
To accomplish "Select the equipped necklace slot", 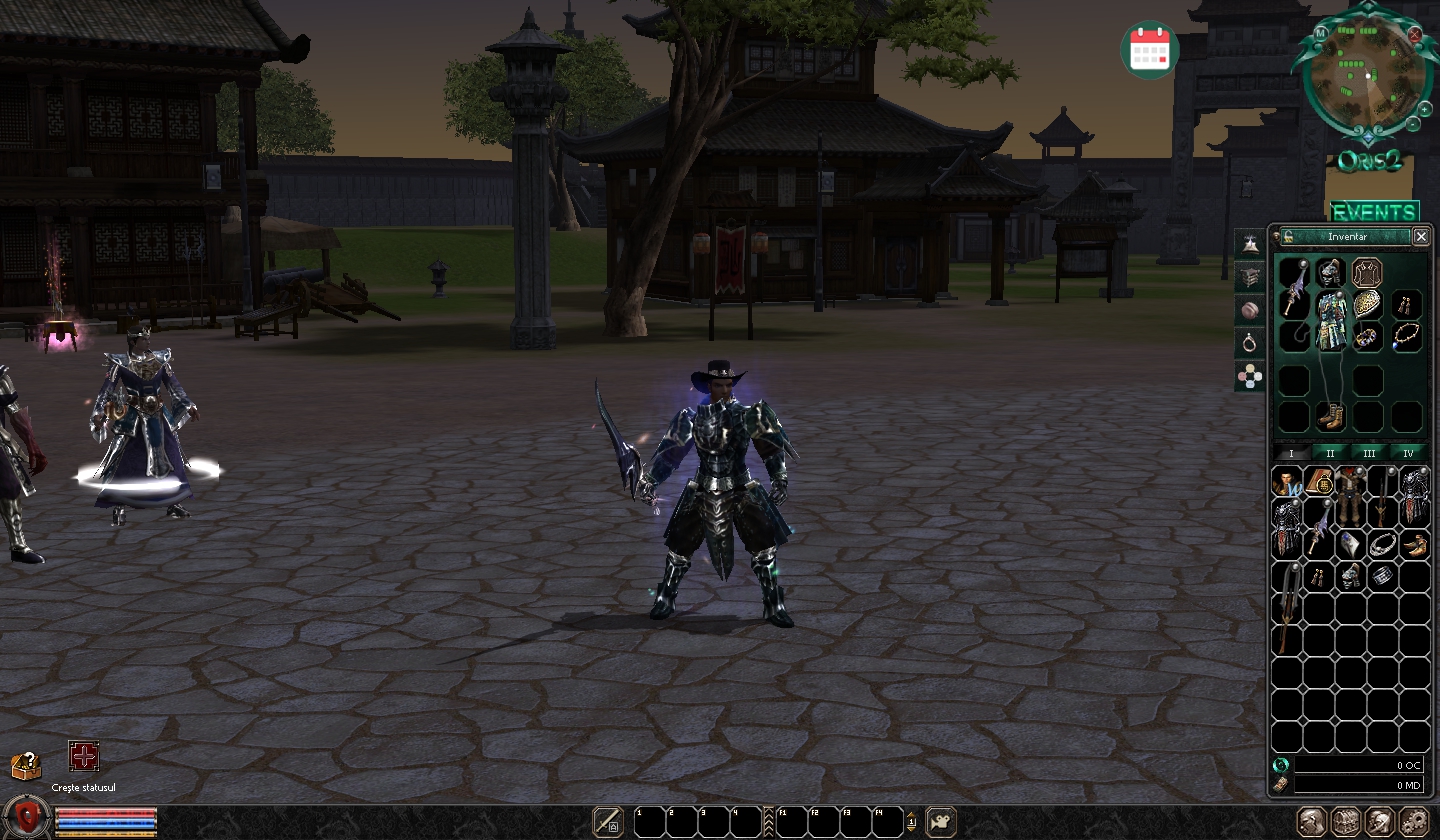I will 1406,336.
